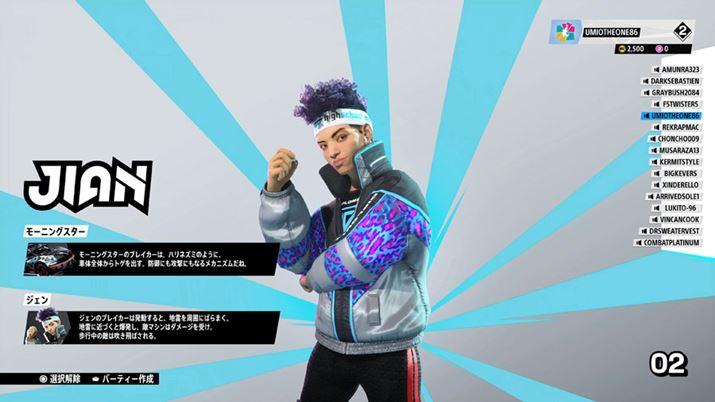Image resolution: width=715 pixels, height=402 pixels.
Task: Select the F5TWISTER5 player entry
Action: 678,104
